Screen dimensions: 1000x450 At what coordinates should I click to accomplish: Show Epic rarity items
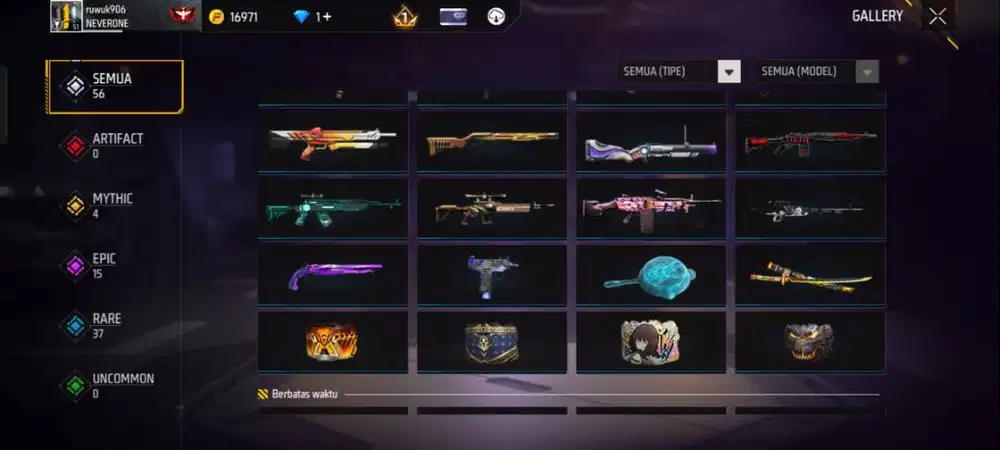tap(105, 266)
